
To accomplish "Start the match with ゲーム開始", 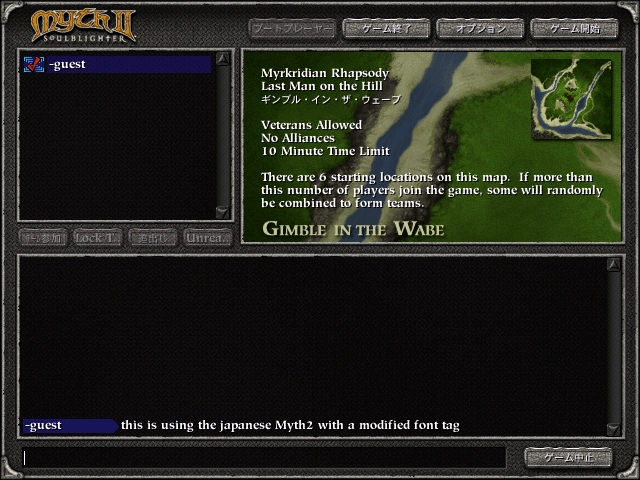I will [573, 28].
